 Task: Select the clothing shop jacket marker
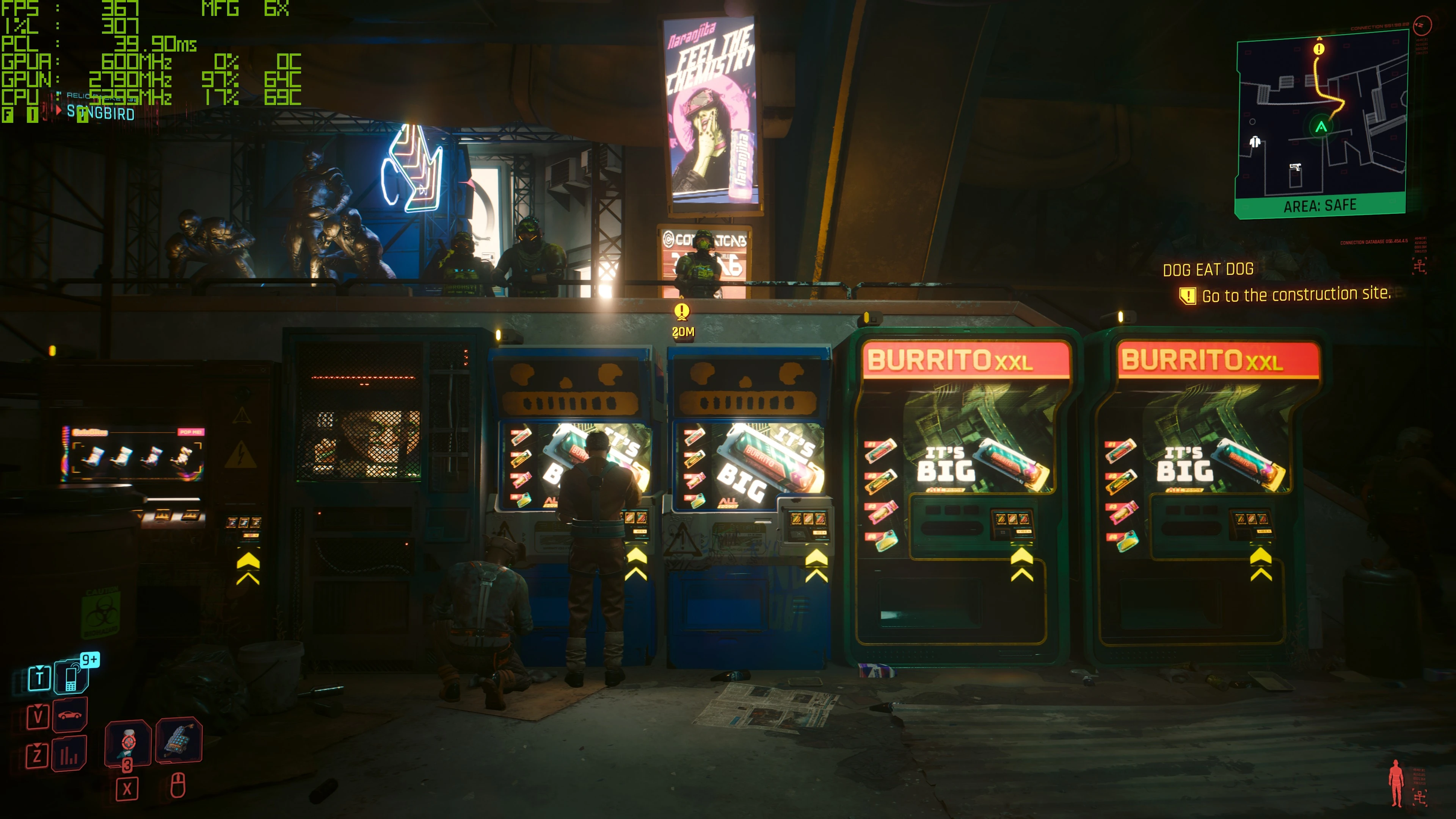tap(1255, 141)
